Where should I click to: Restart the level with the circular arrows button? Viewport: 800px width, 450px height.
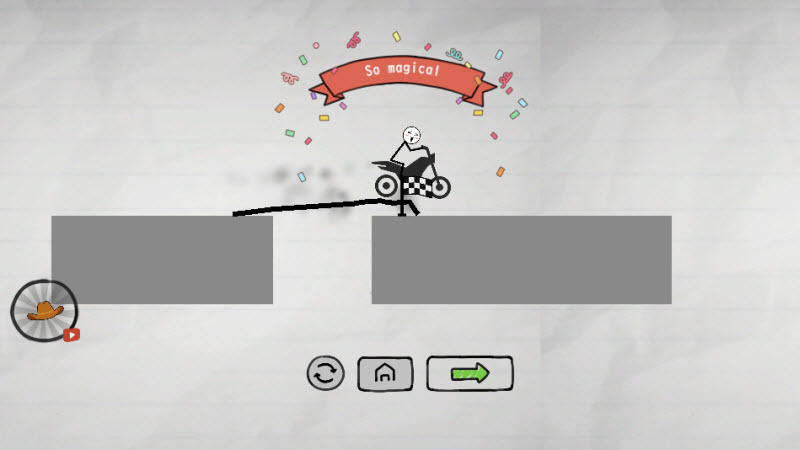point(325,374)
